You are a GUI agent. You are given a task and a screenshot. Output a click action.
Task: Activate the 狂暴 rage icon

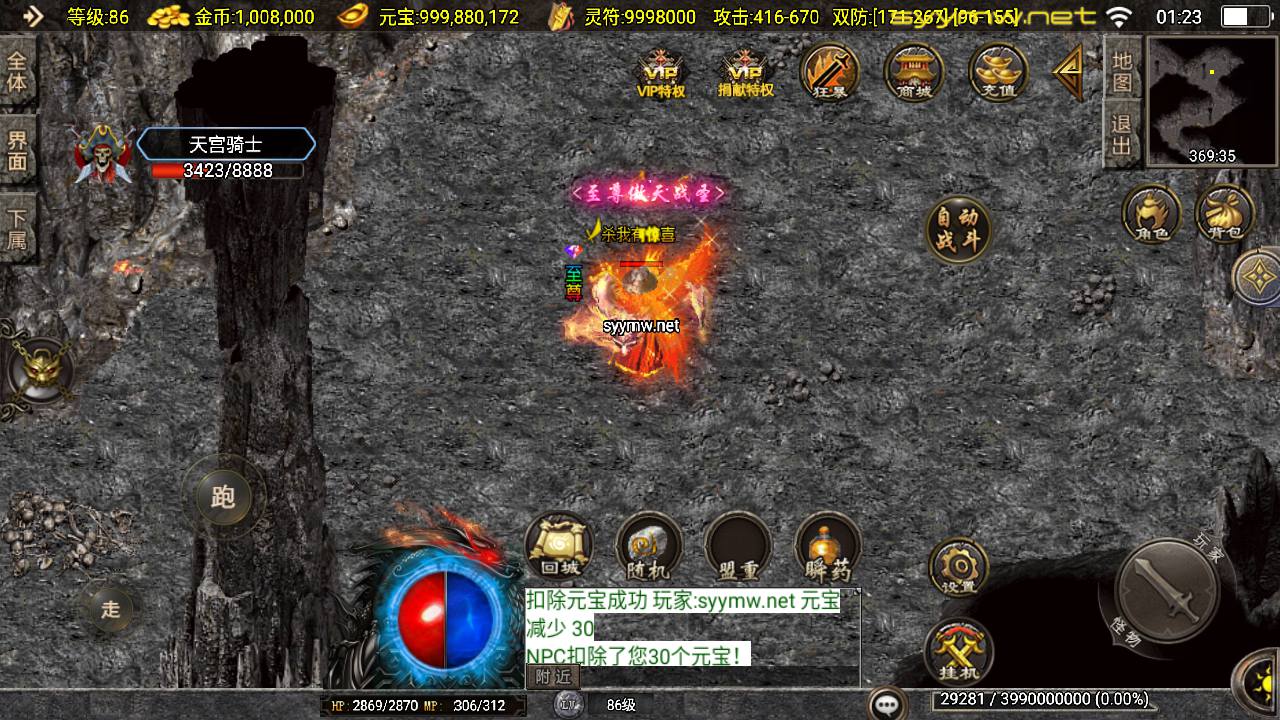tap(830, 72)
